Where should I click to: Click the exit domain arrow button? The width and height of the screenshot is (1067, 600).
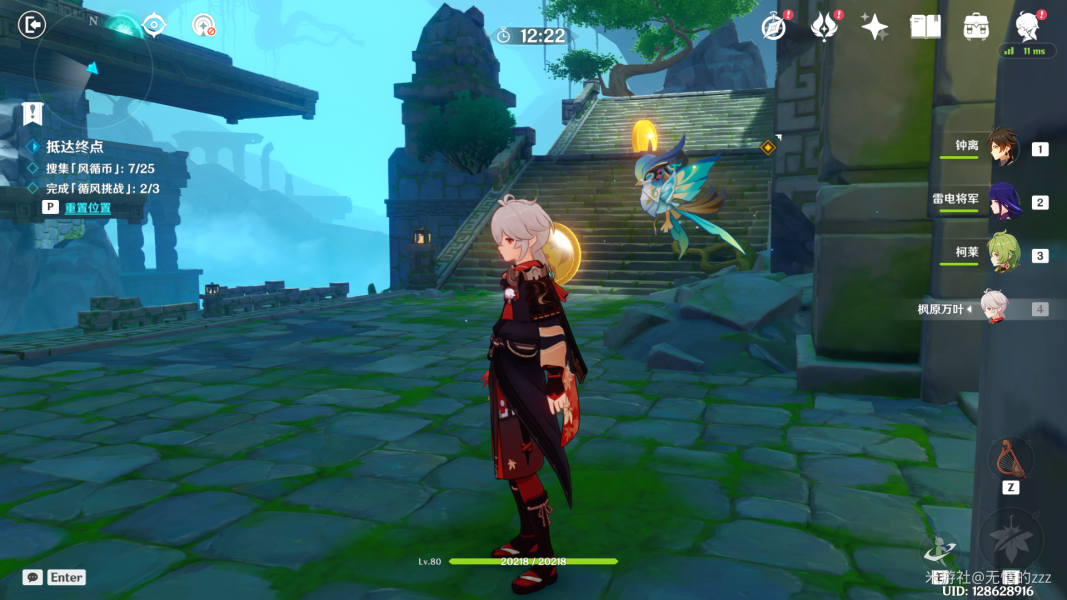(33, 25)
